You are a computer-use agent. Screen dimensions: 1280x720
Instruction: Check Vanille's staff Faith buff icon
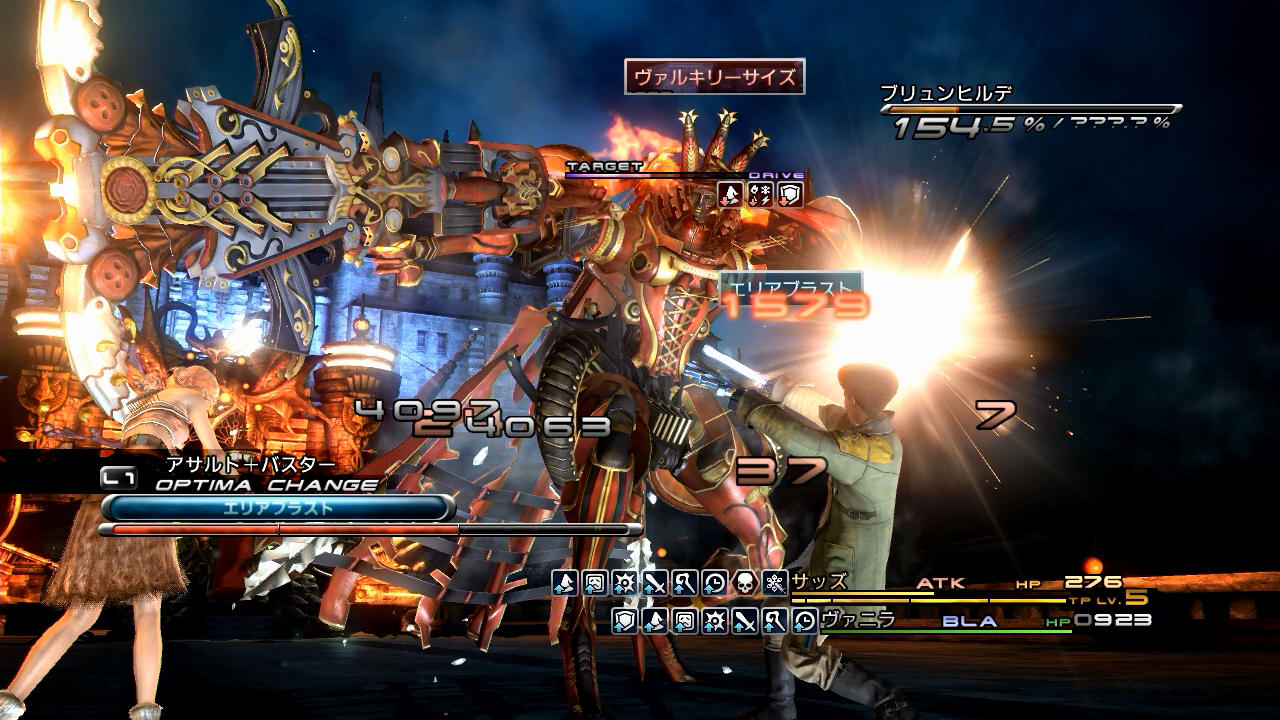pos(775,621)
